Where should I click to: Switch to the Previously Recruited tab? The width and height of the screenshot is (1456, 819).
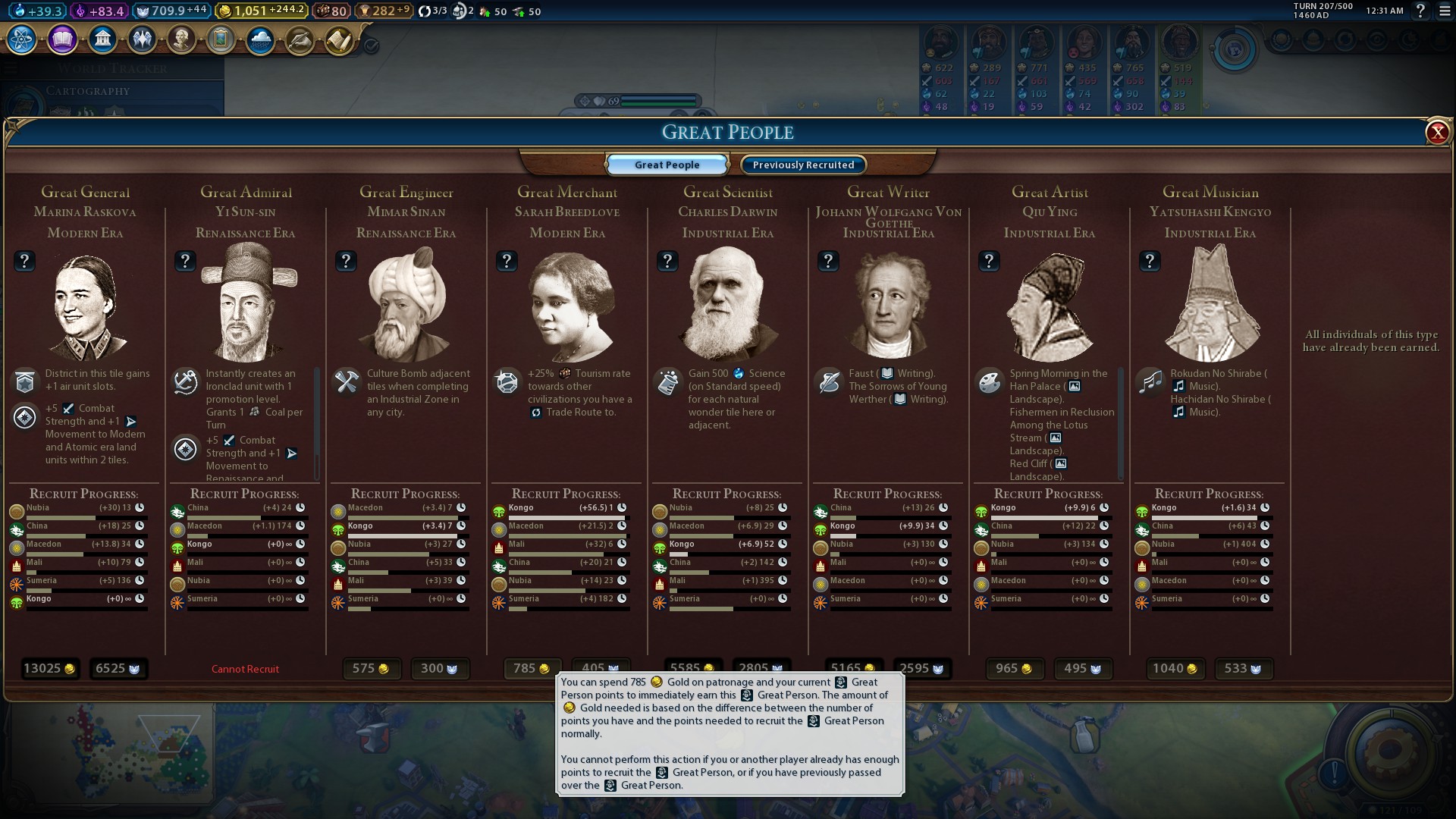pyautogui.click(x=803, y=165)
